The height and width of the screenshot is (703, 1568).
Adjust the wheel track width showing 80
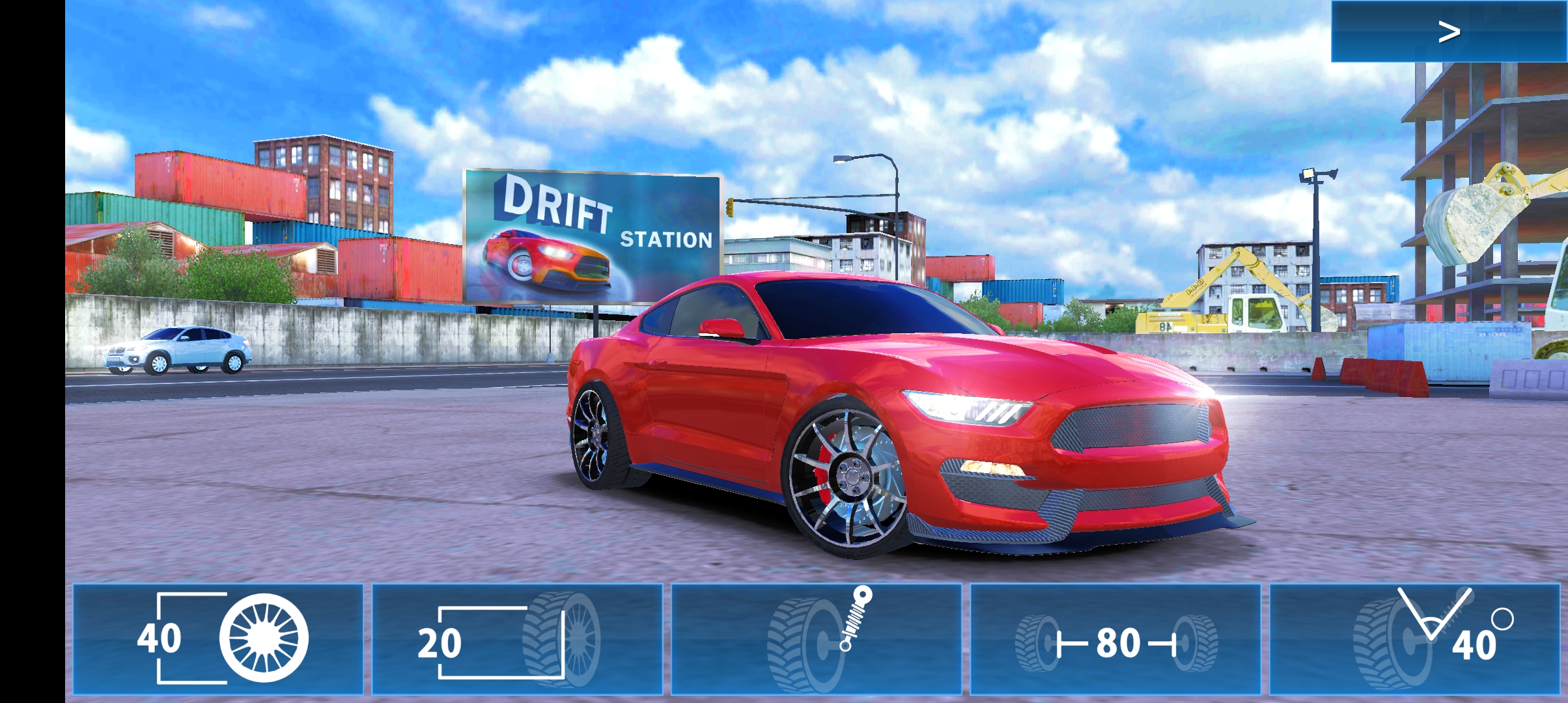pos(1115,639)
